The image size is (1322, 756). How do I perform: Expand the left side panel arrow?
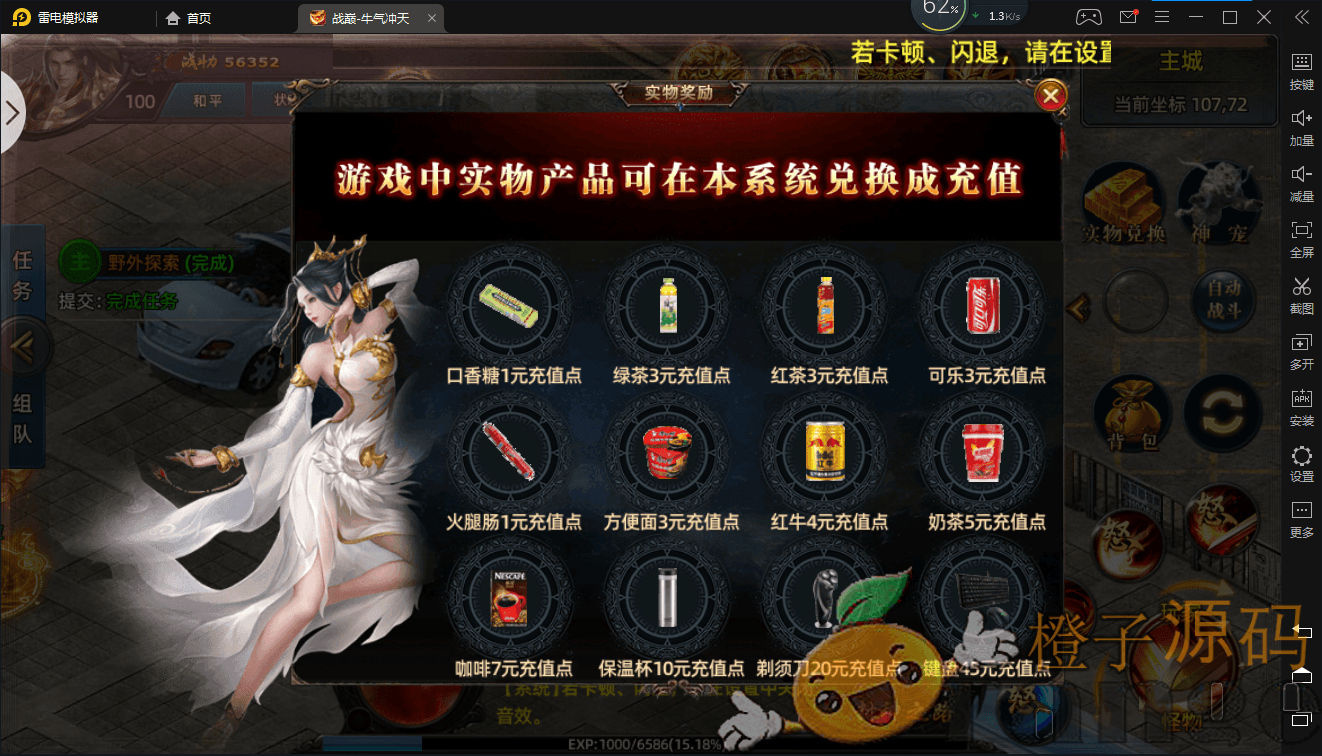pos(14,113)
